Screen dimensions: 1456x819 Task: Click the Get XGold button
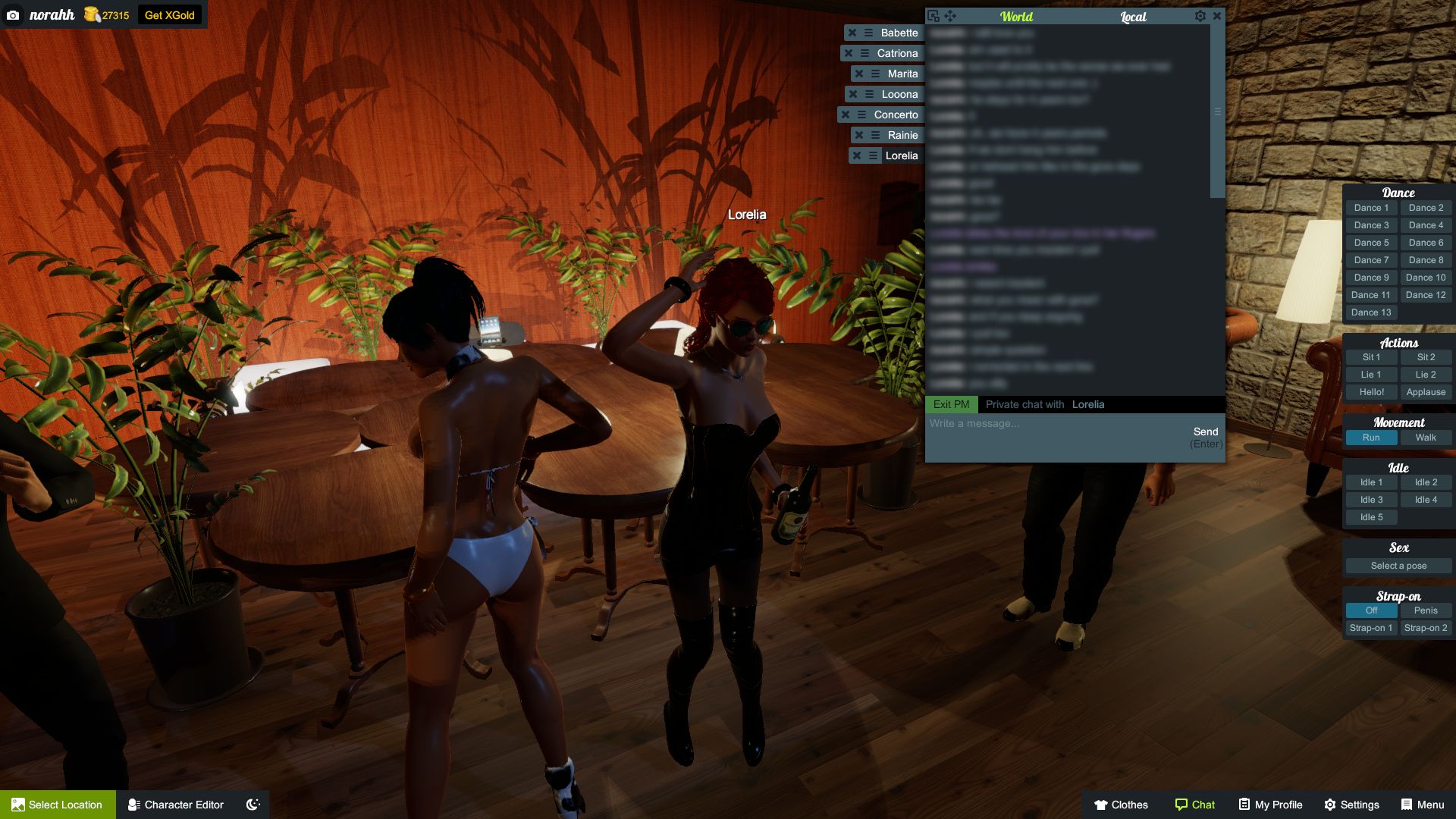coord(168,14)
